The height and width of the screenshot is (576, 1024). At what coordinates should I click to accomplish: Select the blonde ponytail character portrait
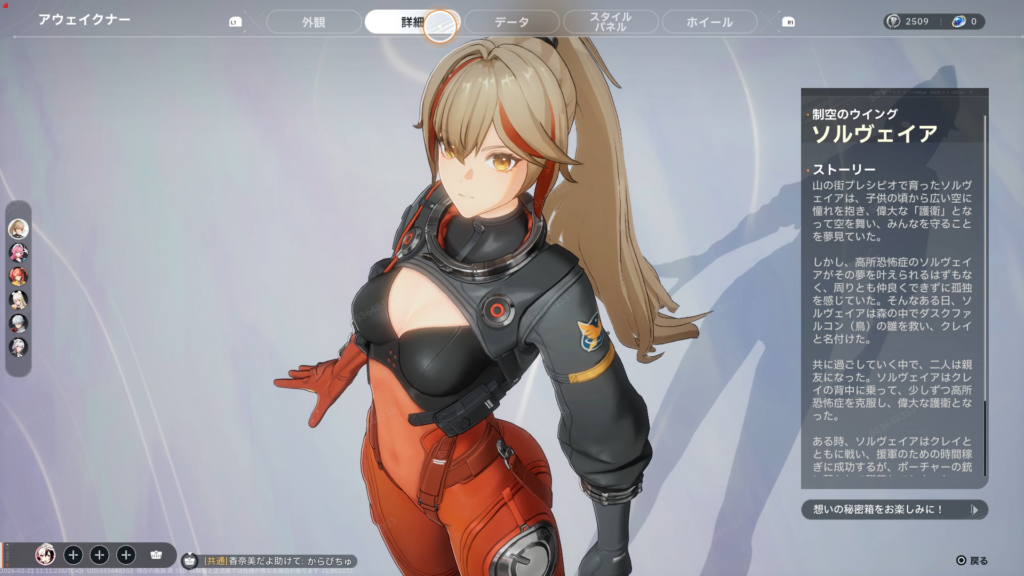click(18, 228)
